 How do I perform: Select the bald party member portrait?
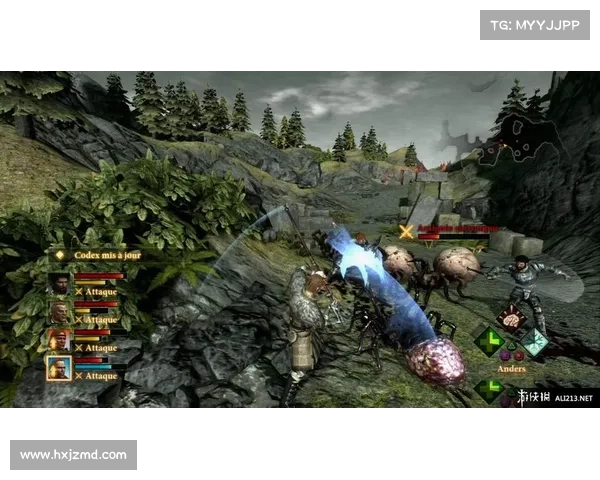tap(59, 312)
